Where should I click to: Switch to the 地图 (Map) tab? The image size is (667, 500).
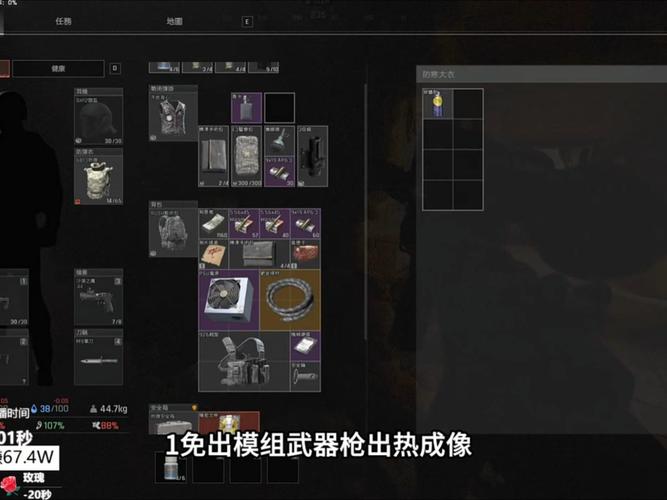(174, 20)
